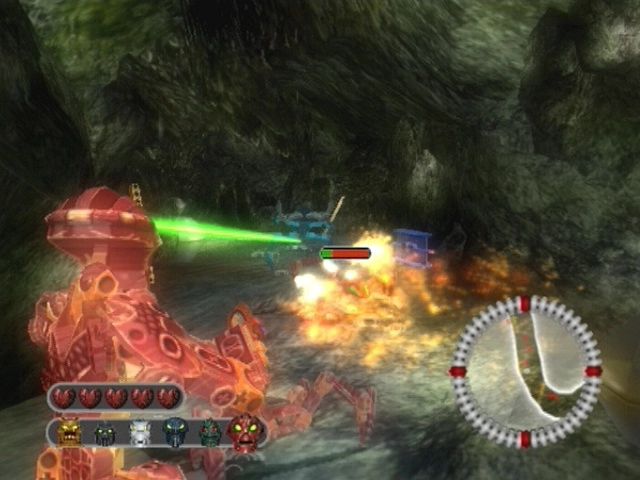Switch to the black mask character
Image resolution: width=640 pixels, height=480 pixels.
(x=104, y=434)
